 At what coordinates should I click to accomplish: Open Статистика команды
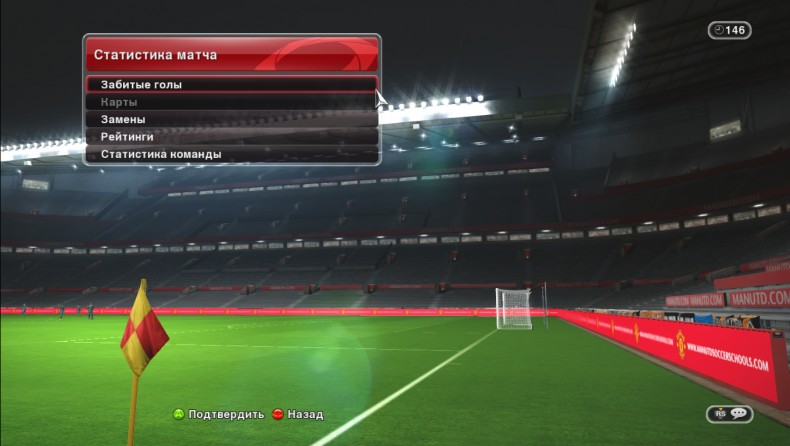click(231, 154)
